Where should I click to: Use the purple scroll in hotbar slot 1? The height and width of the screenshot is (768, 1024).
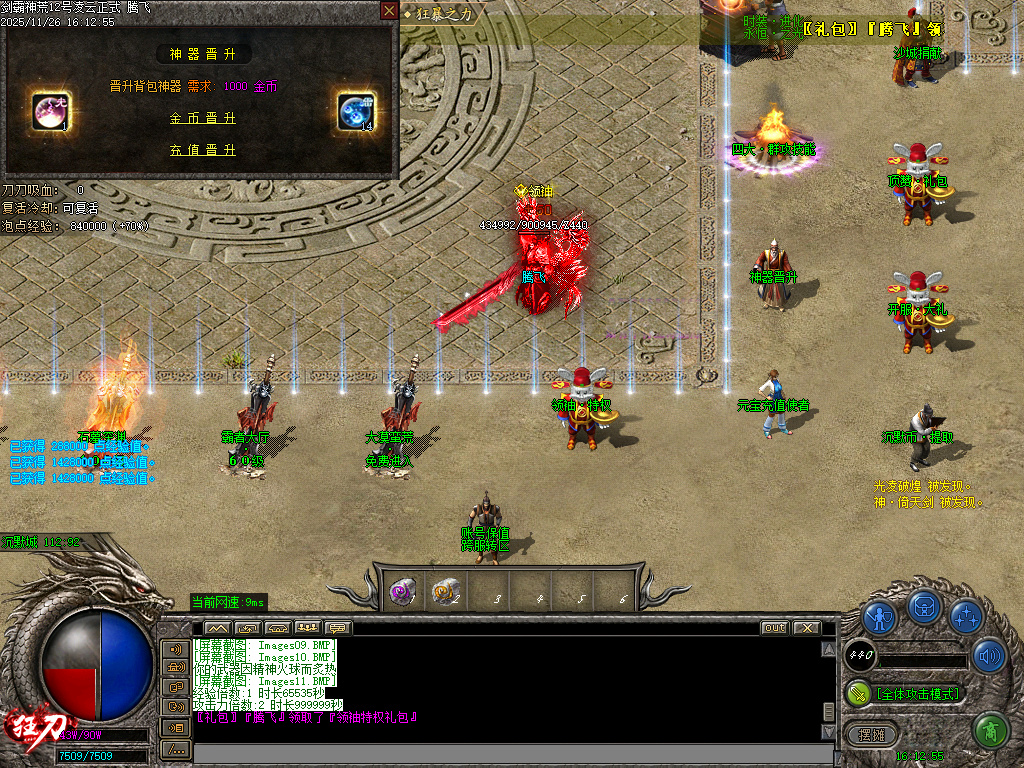(402, 591)
